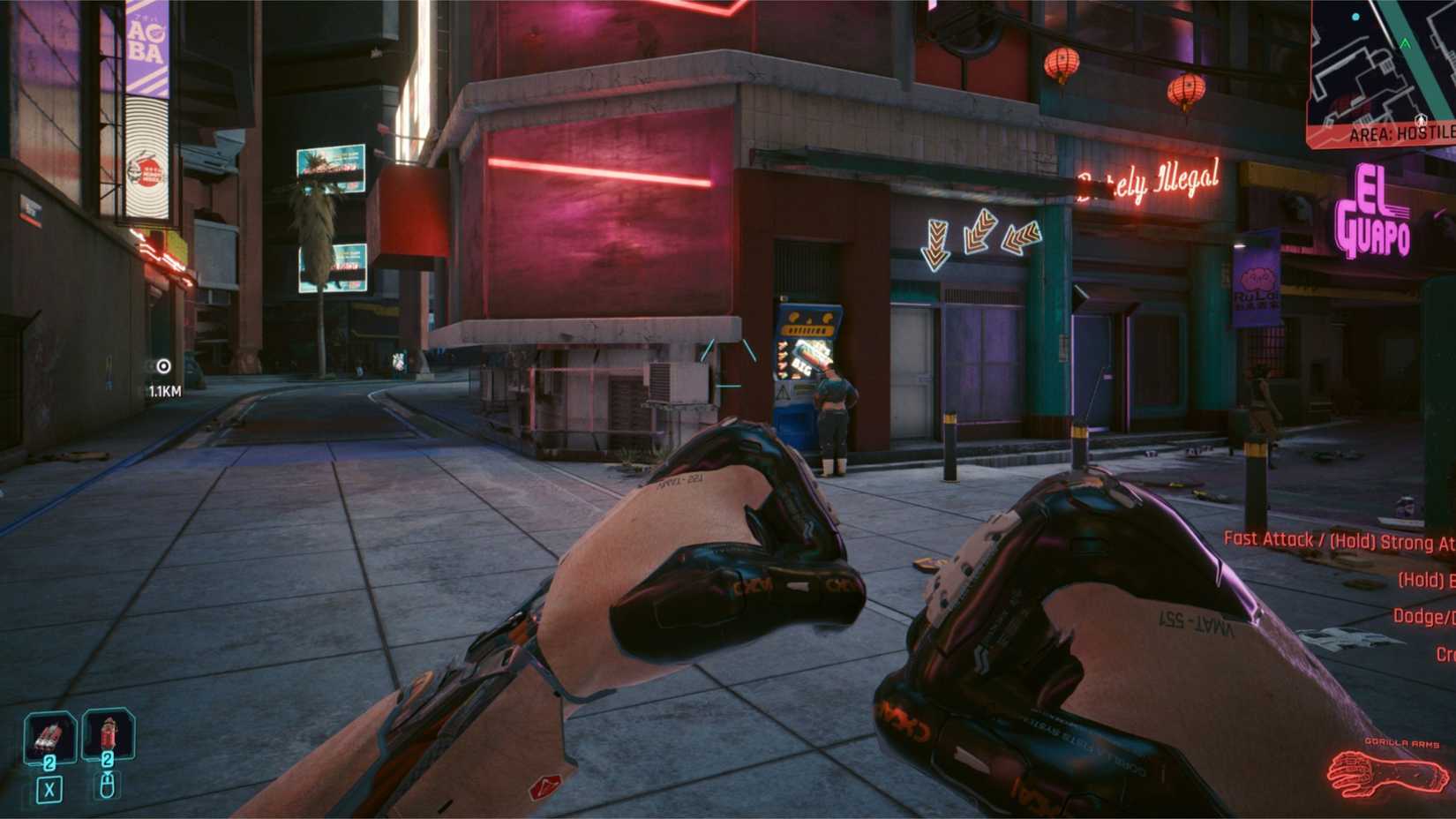The height and width of the screenshot is (819, 1456).
Task: Select the grenade quickslot icon
Action: (50, 733)
